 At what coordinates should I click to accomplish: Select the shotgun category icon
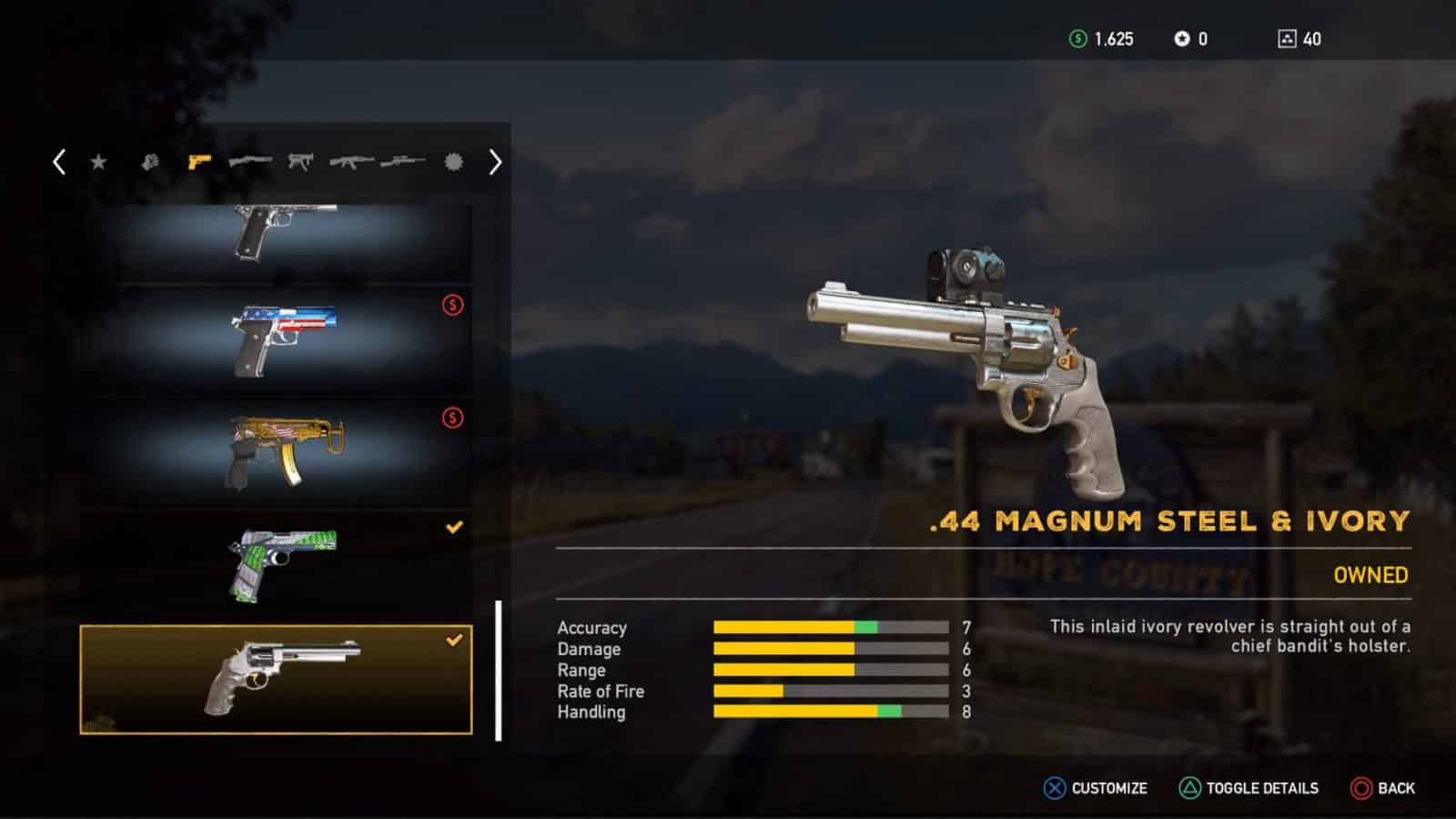coord(251,162)
